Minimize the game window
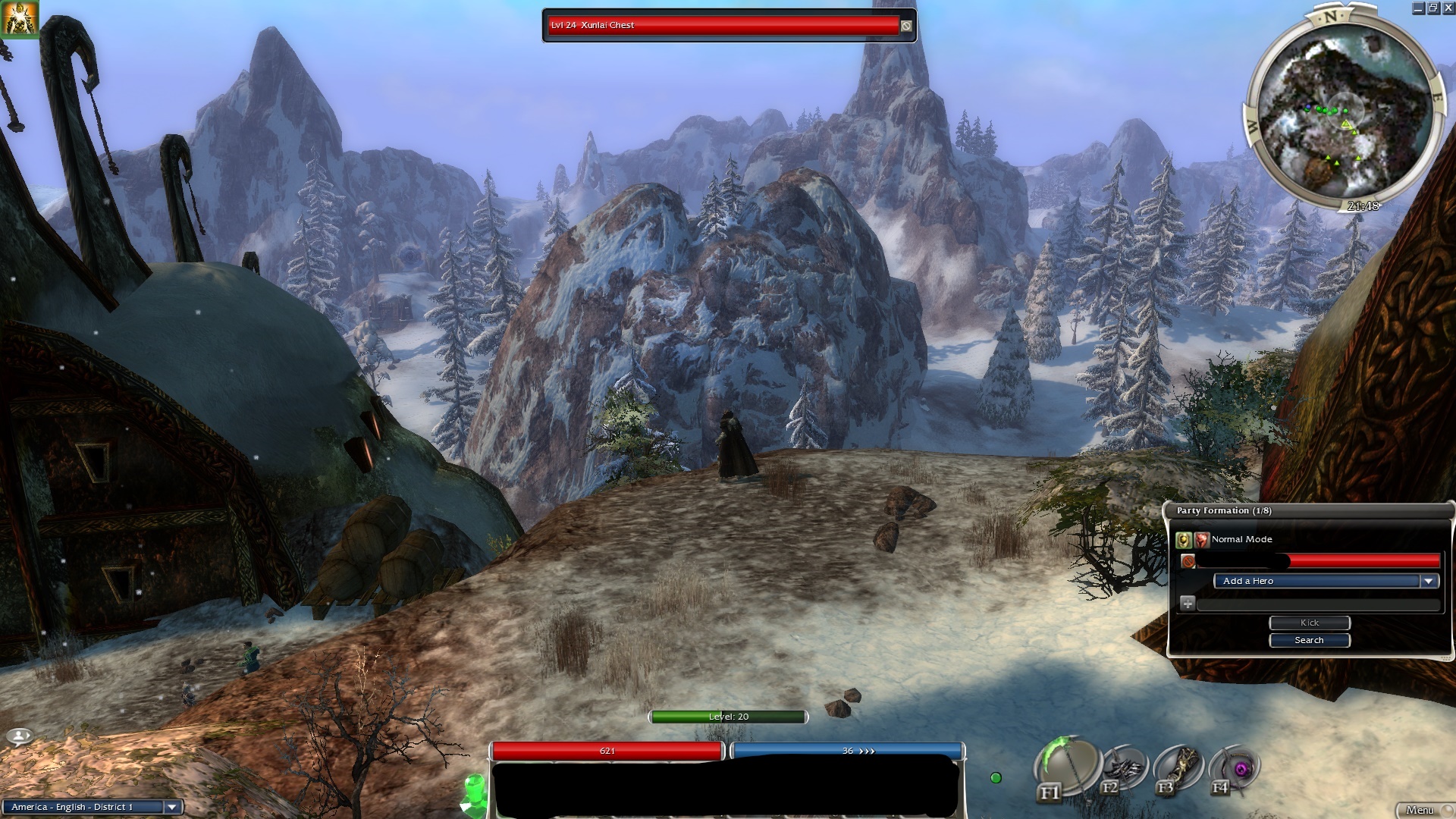This screenshot has width=1456, height=819. pyautogui.click(x=1418, y=8)
